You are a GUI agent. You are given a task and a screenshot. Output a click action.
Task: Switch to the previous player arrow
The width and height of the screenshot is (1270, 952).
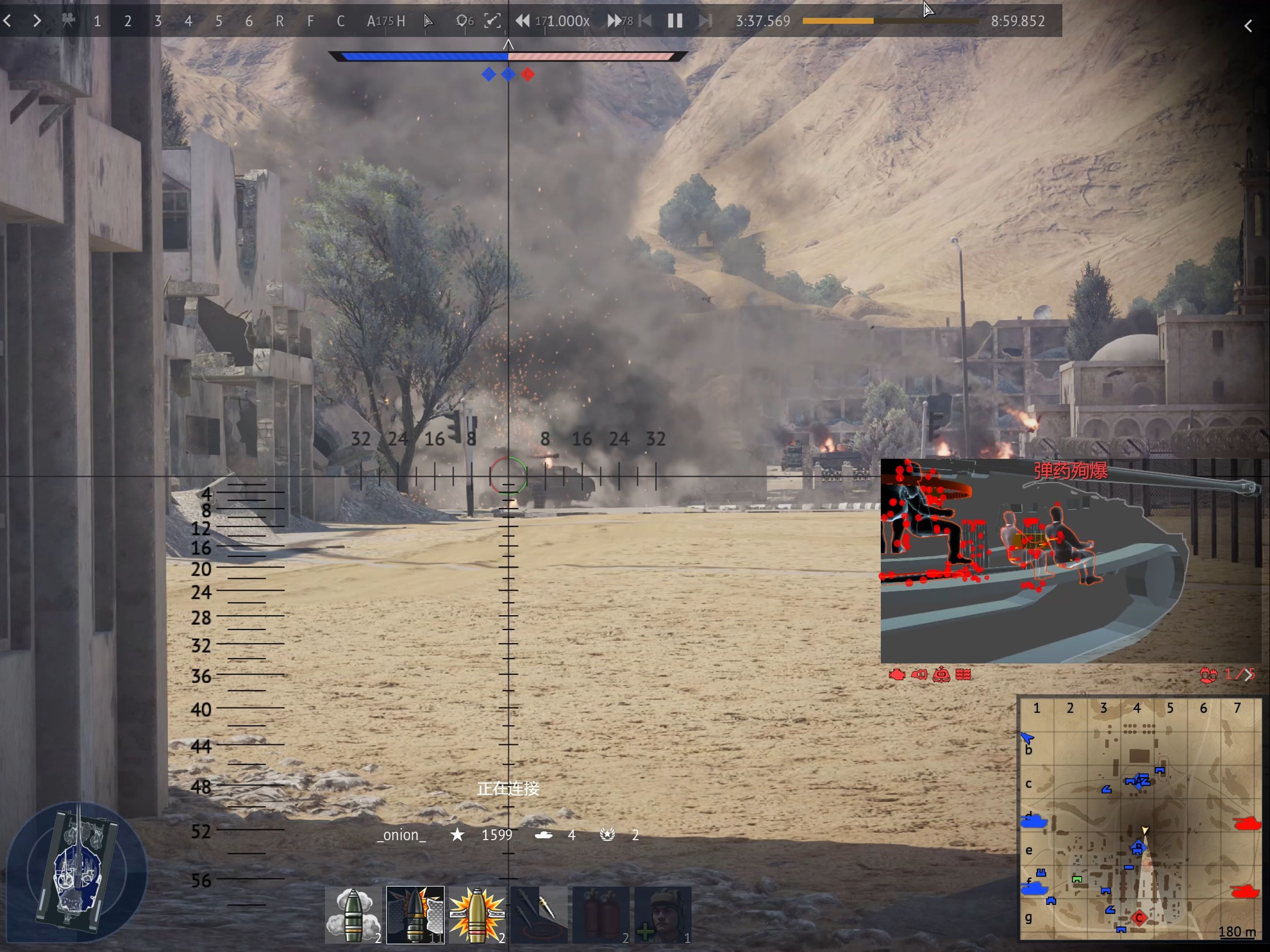pyautogui.click(x=7, y=21)
